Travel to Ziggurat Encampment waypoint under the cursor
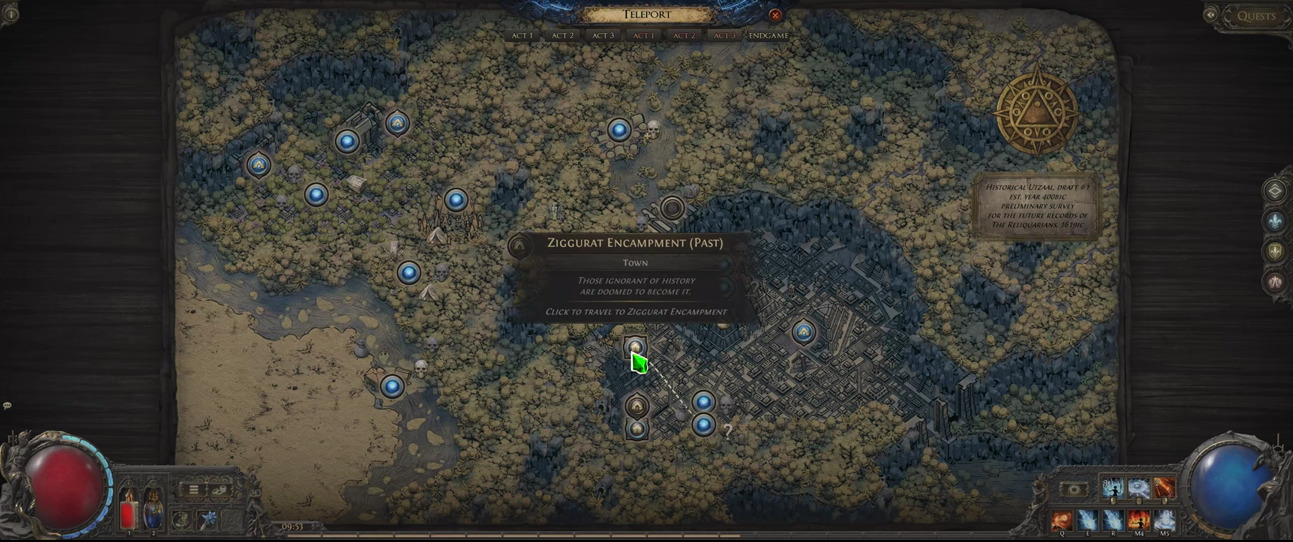The width and height of the screenshot is (1293, 542). pos(635,348)
